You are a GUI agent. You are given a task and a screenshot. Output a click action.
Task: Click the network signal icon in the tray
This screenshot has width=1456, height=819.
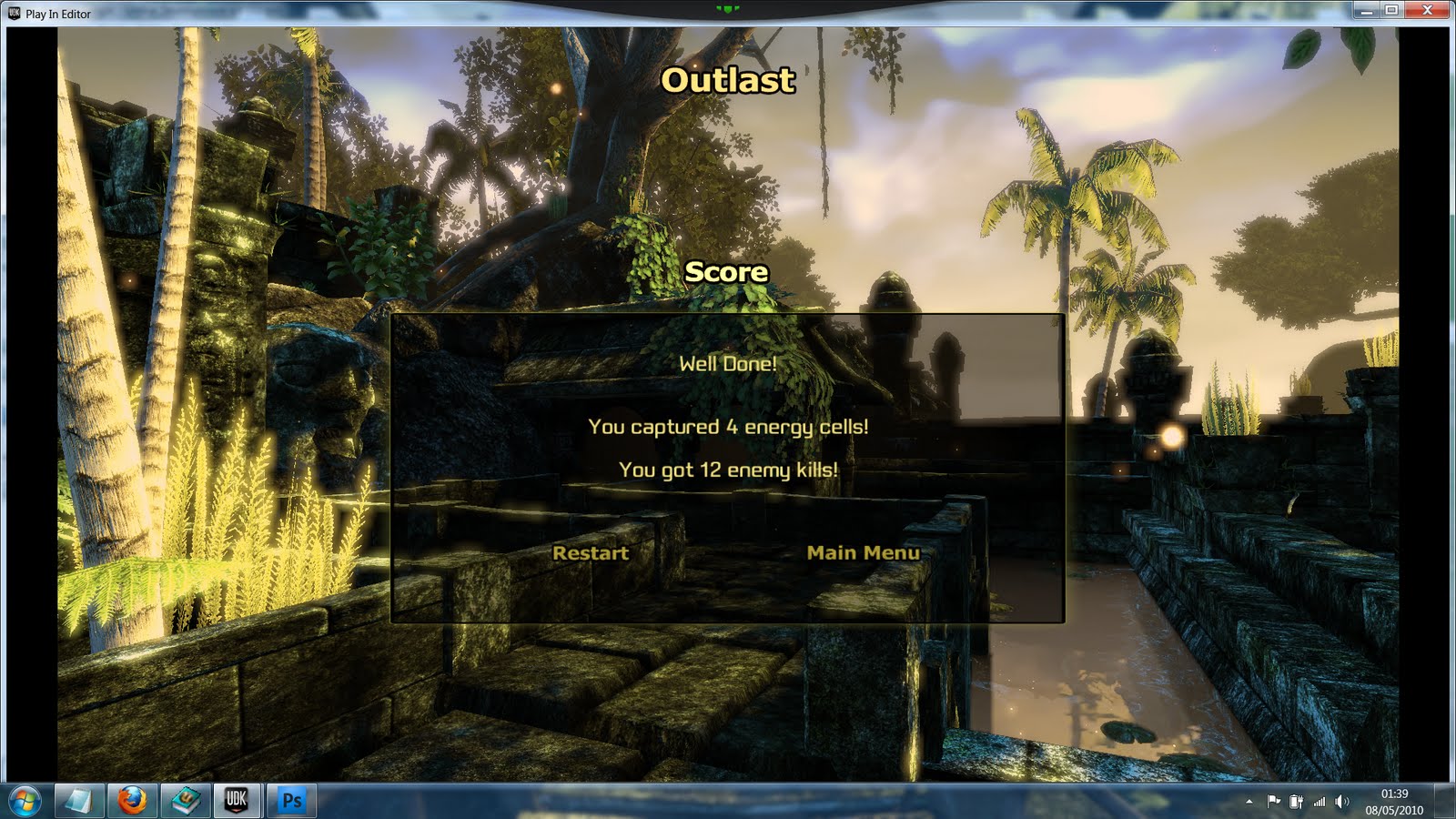pos(1319,802)
